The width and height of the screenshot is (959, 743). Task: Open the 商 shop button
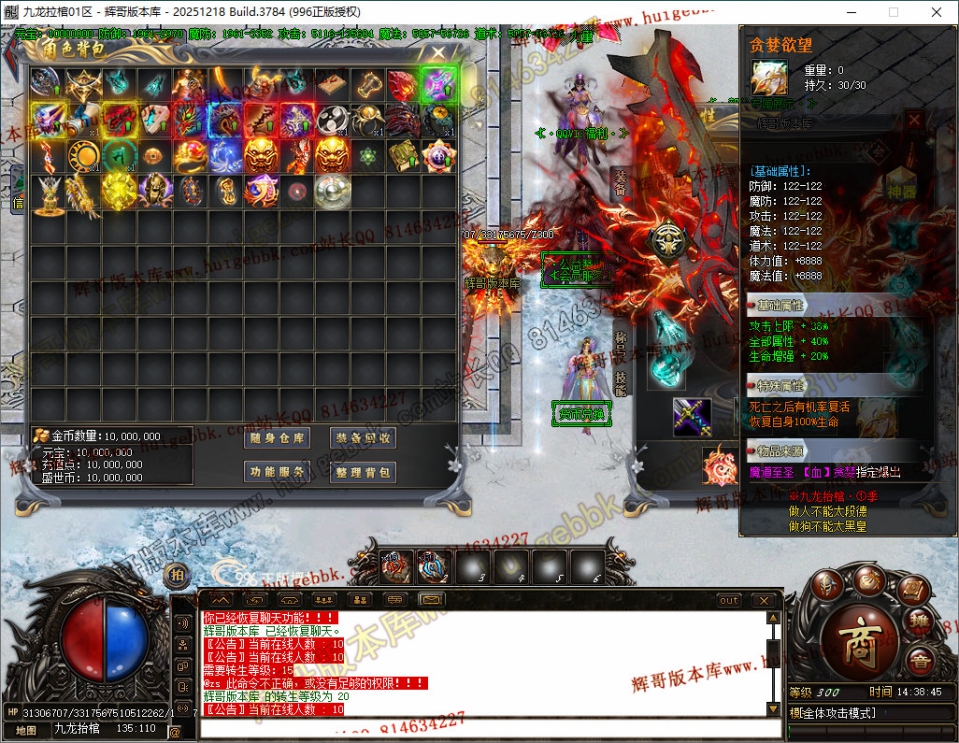pyautogui.click(x=858, y=641)
